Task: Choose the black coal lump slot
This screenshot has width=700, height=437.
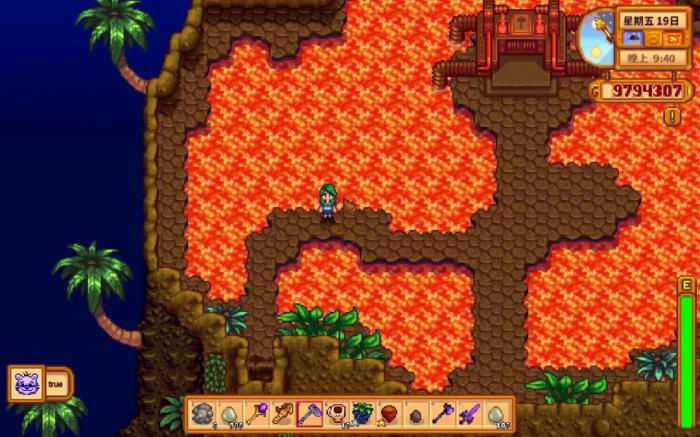Action: coord(416,414)
